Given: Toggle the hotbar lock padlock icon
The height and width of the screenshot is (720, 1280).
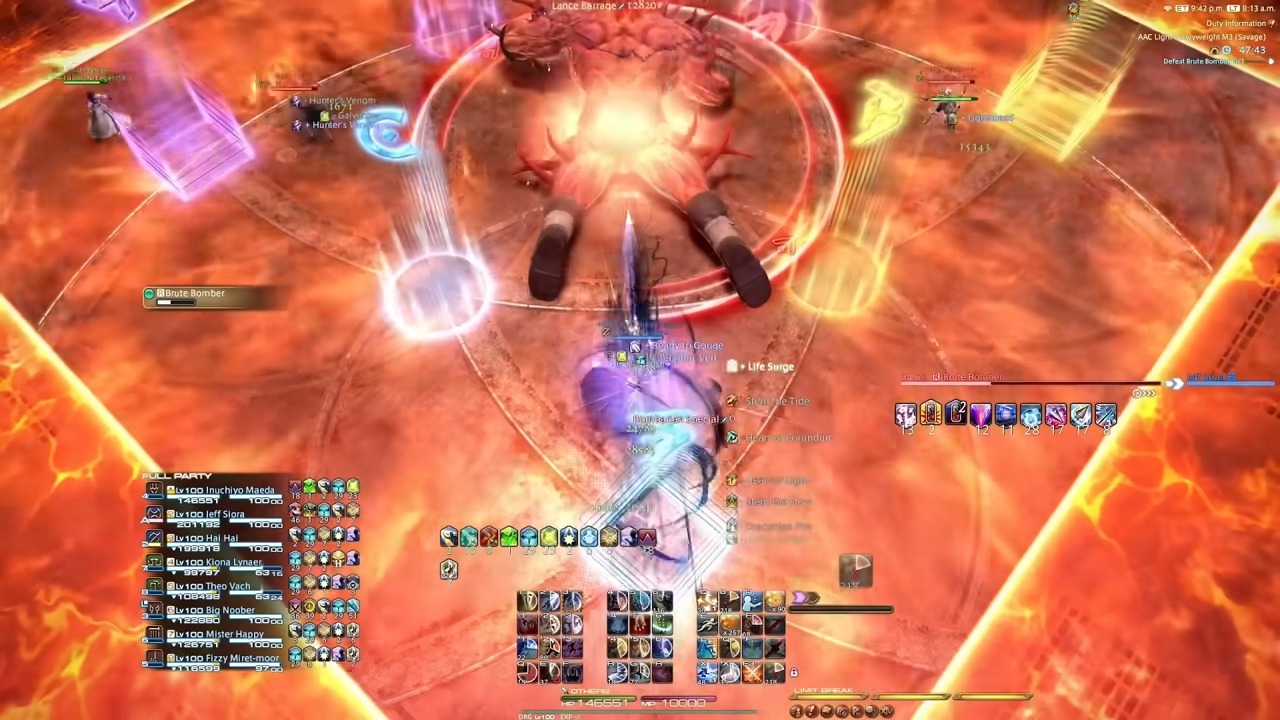Looking at the screenshot, I should point(794,673).
